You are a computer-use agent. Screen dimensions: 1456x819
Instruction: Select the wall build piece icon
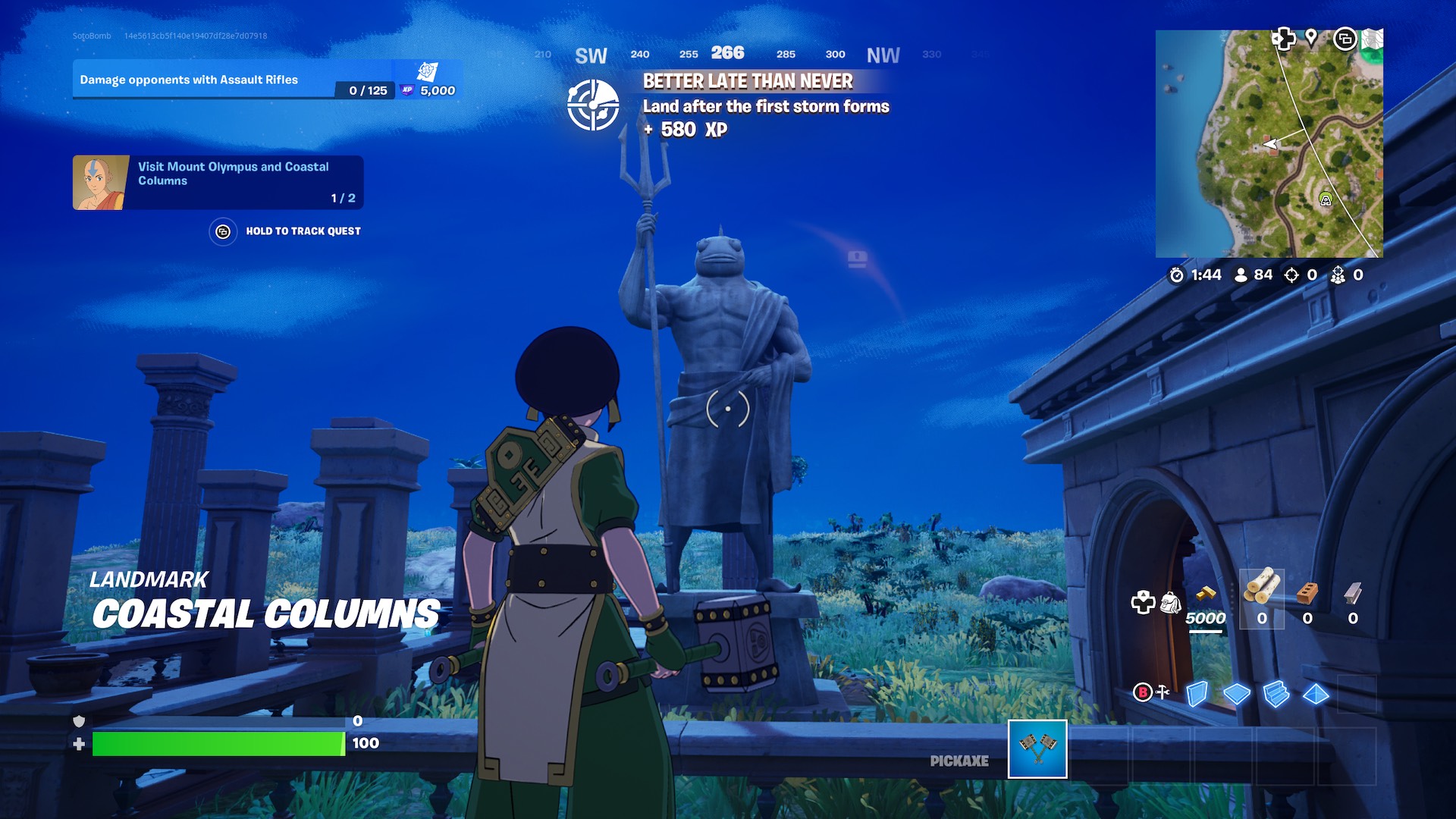coord(1197,693)
